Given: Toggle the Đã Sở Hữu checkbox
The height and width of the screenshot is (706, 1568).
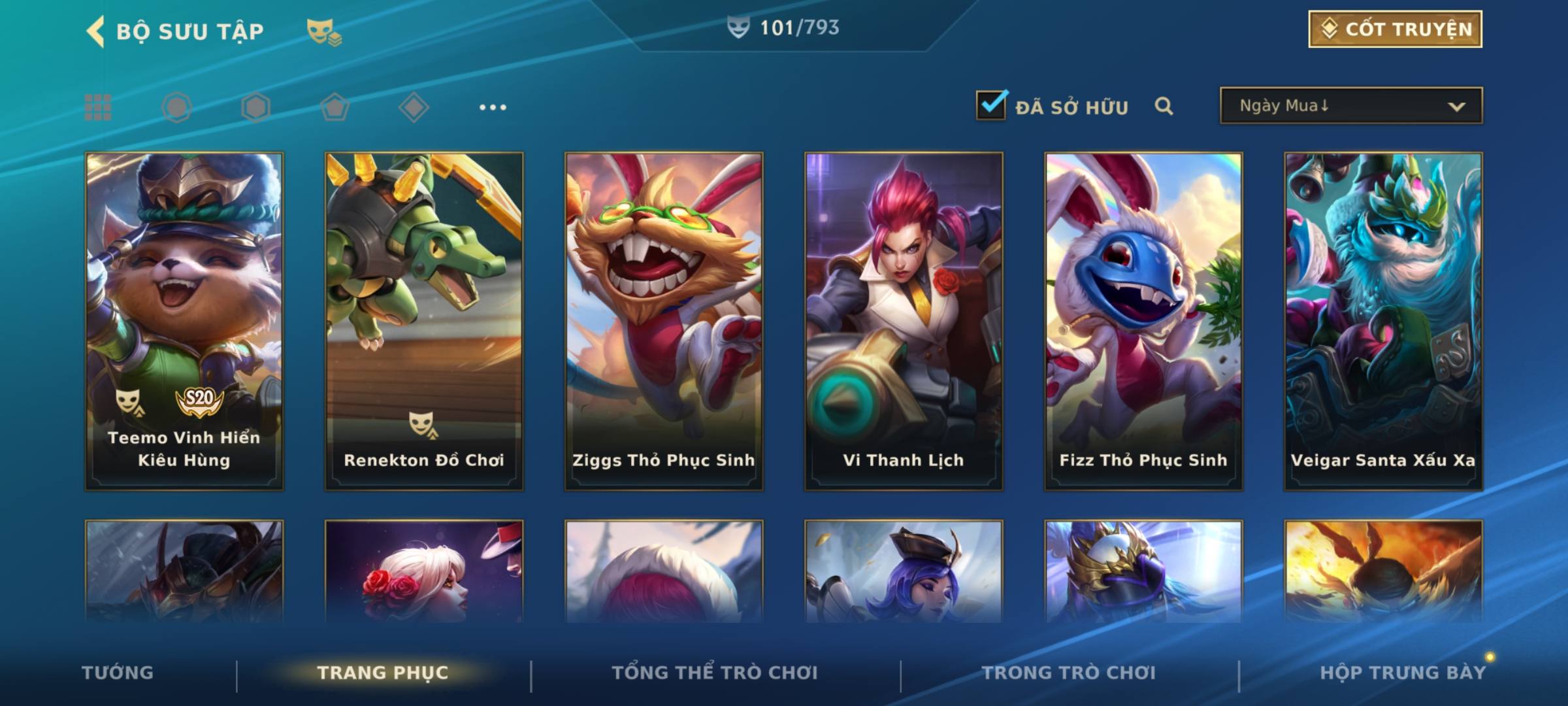Looking at the screenshot, I should coord(991,106).
